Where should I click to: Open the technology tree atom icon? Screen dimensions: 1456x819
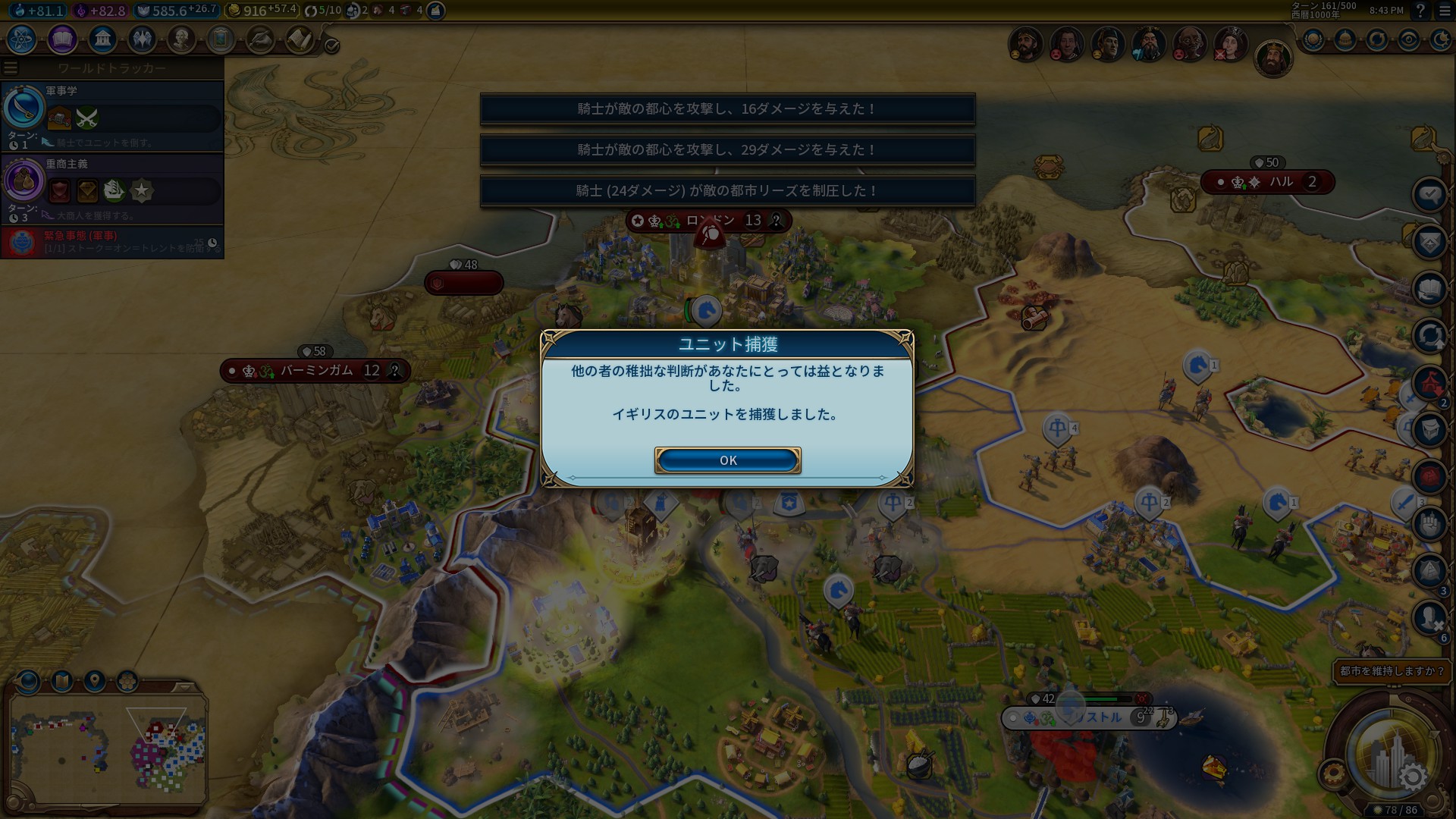point(22,39)
